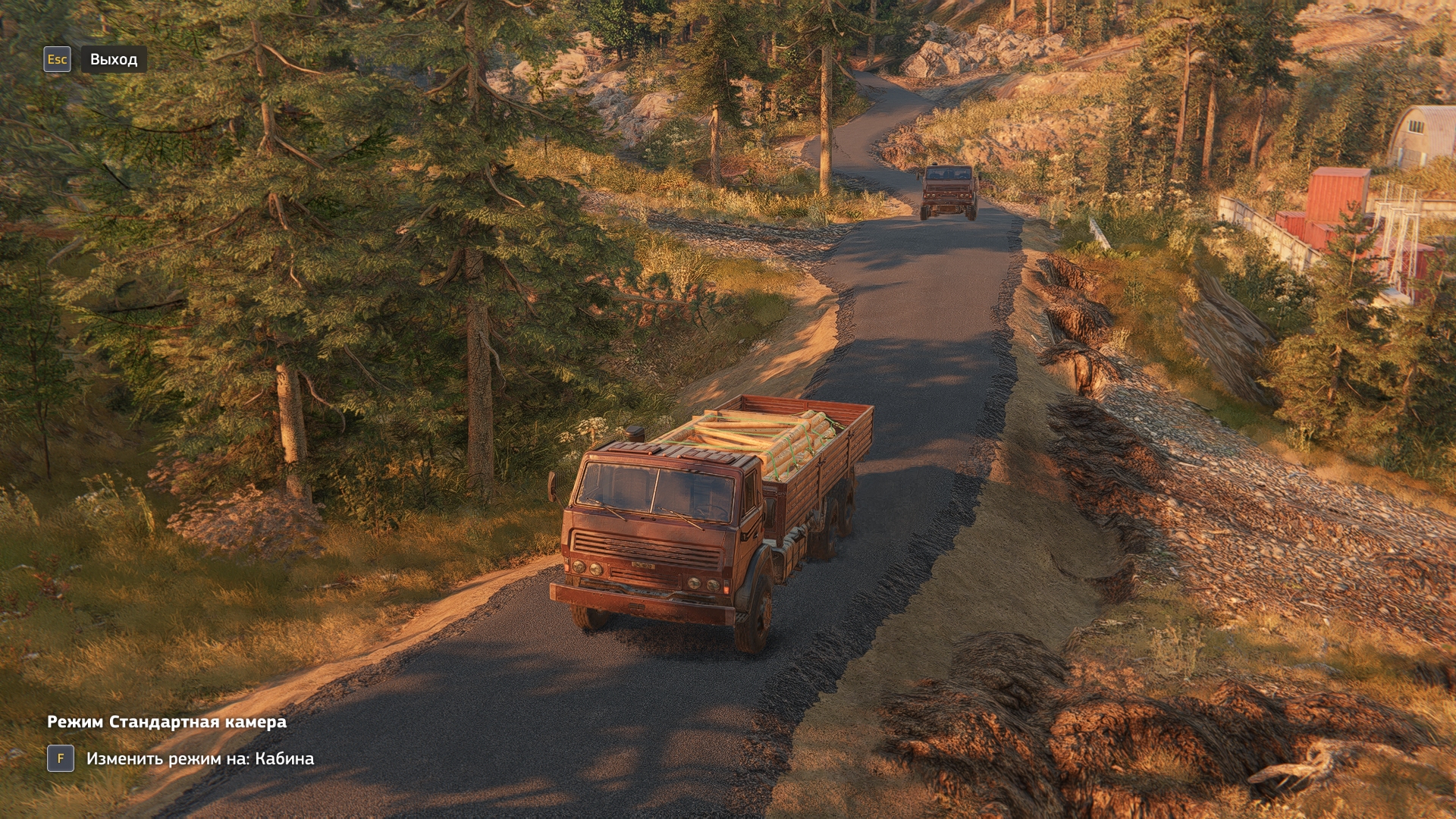Select Изменить режим на: Кабина option
The width and height of the screenshot is (1456, 819).
point(199,758)
